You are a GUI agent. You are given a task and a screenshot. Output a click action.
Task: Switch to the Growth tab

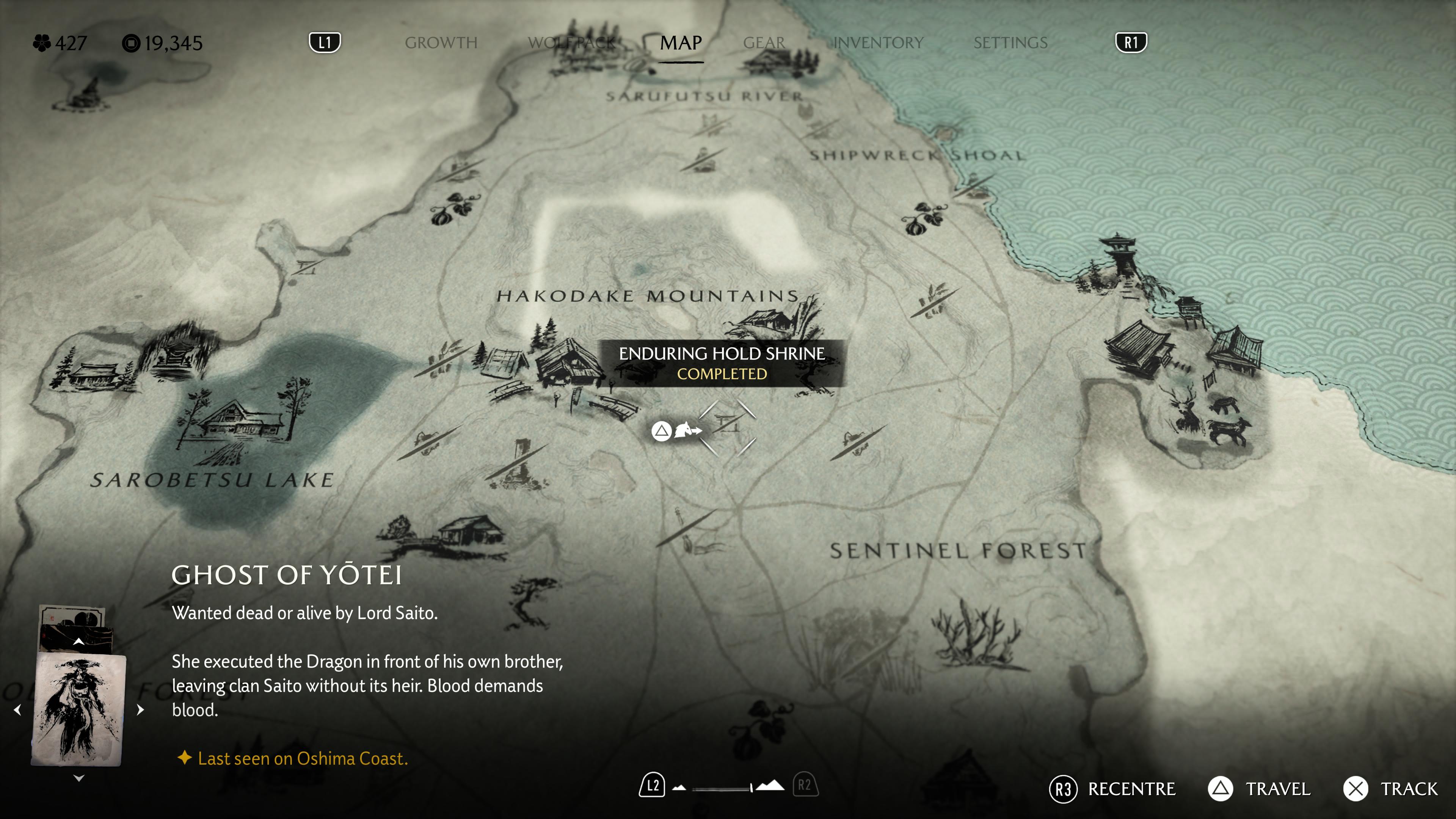(x=441, y=43)
